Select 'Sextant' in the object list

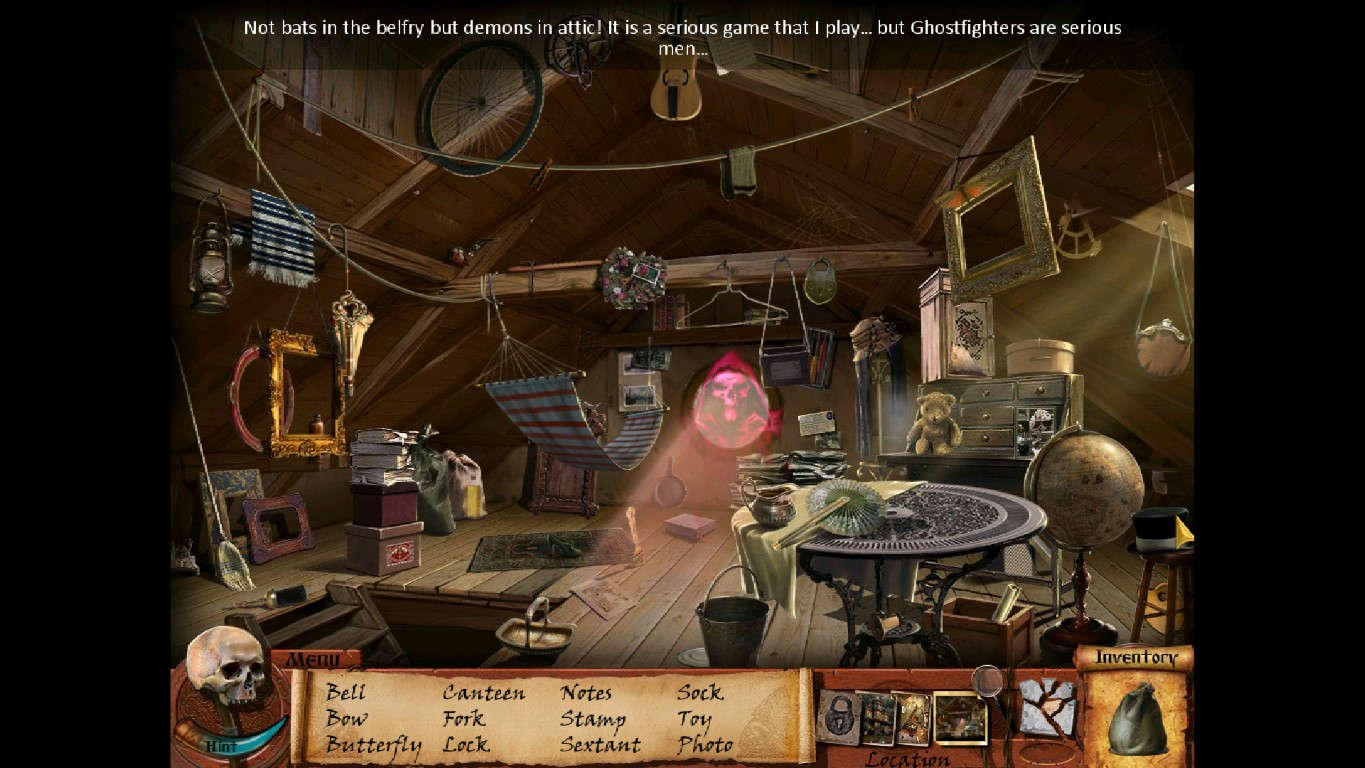tap(601, 745)
